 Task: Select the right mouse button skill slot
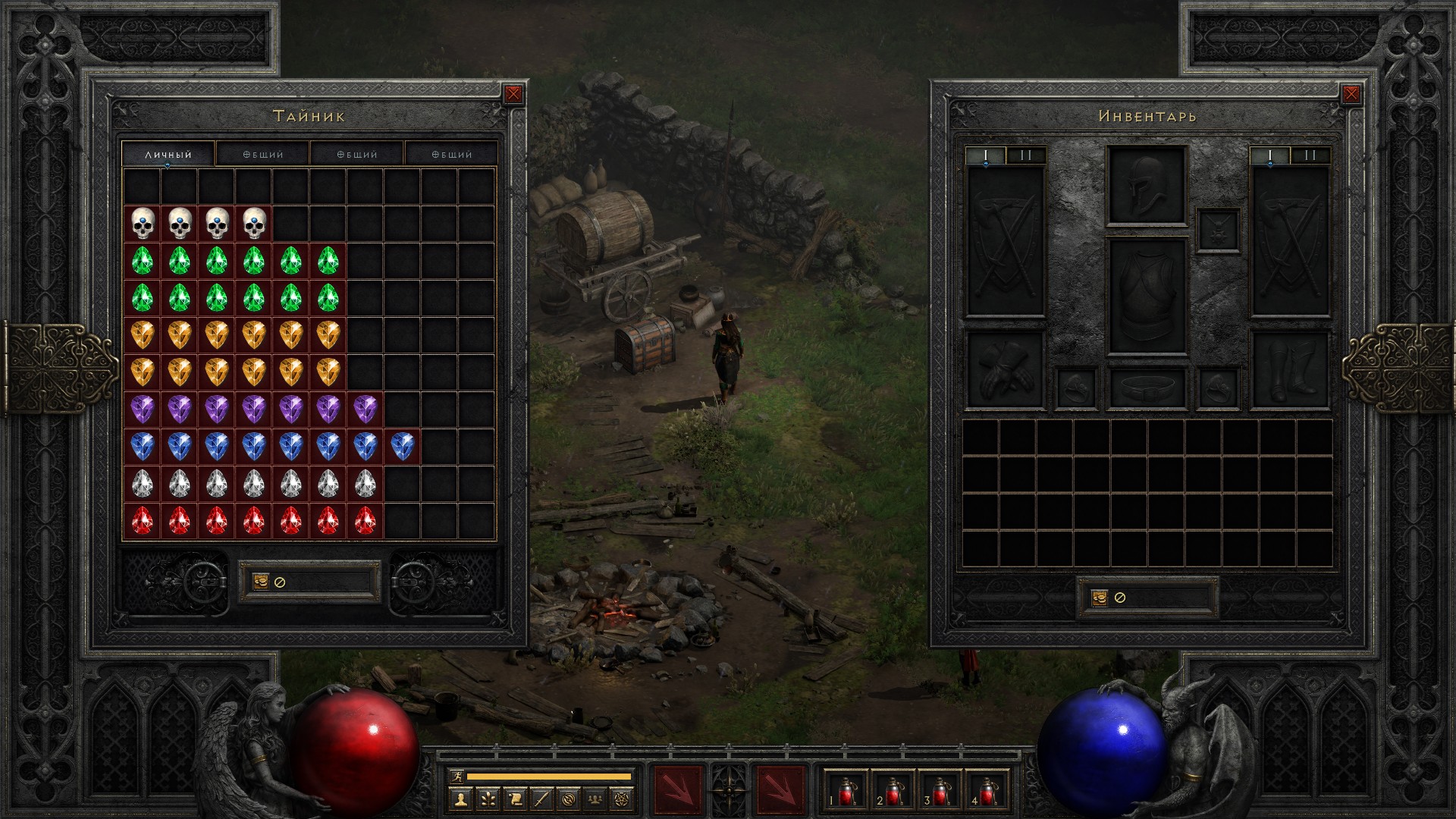click(x=781, y=790)
